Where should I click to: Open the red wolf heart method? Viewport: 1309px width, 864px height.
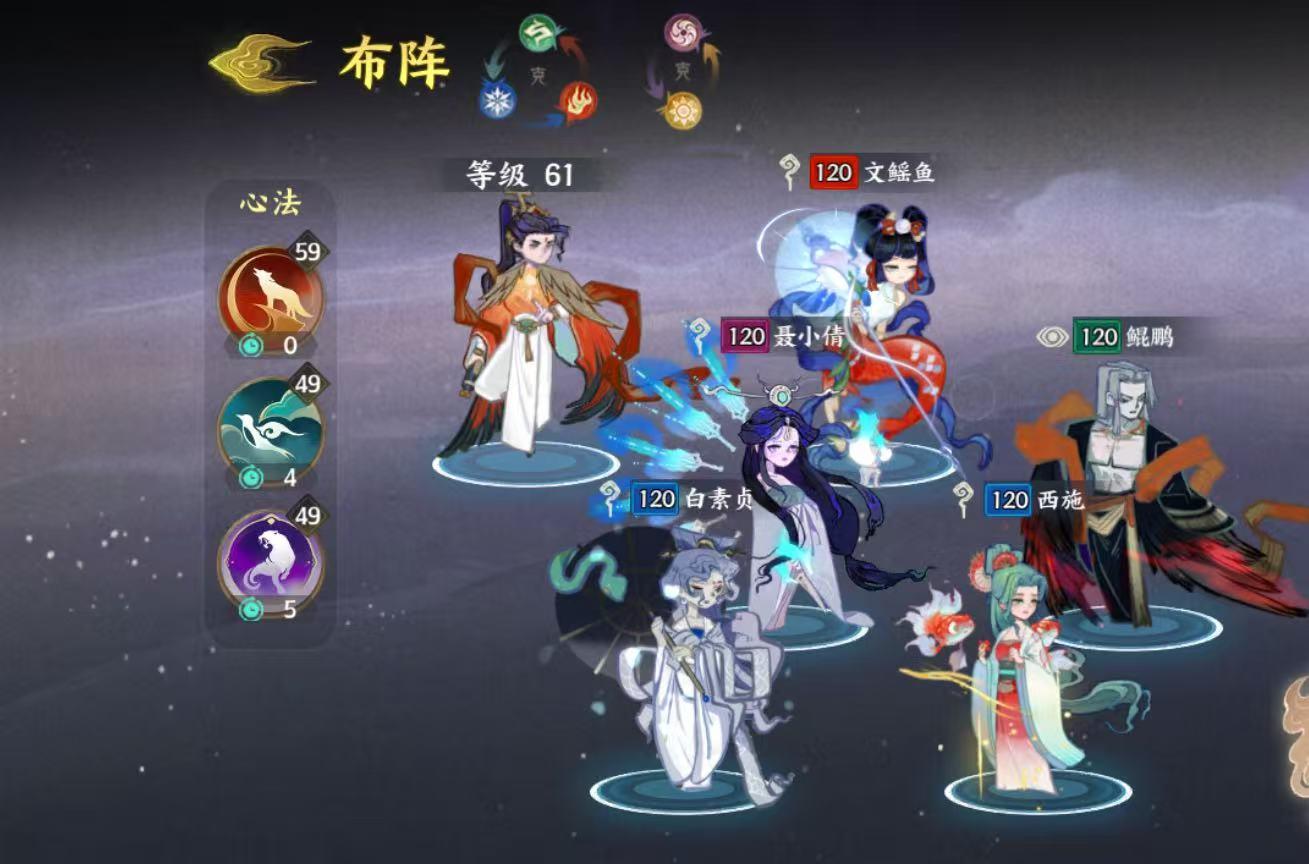271,292
